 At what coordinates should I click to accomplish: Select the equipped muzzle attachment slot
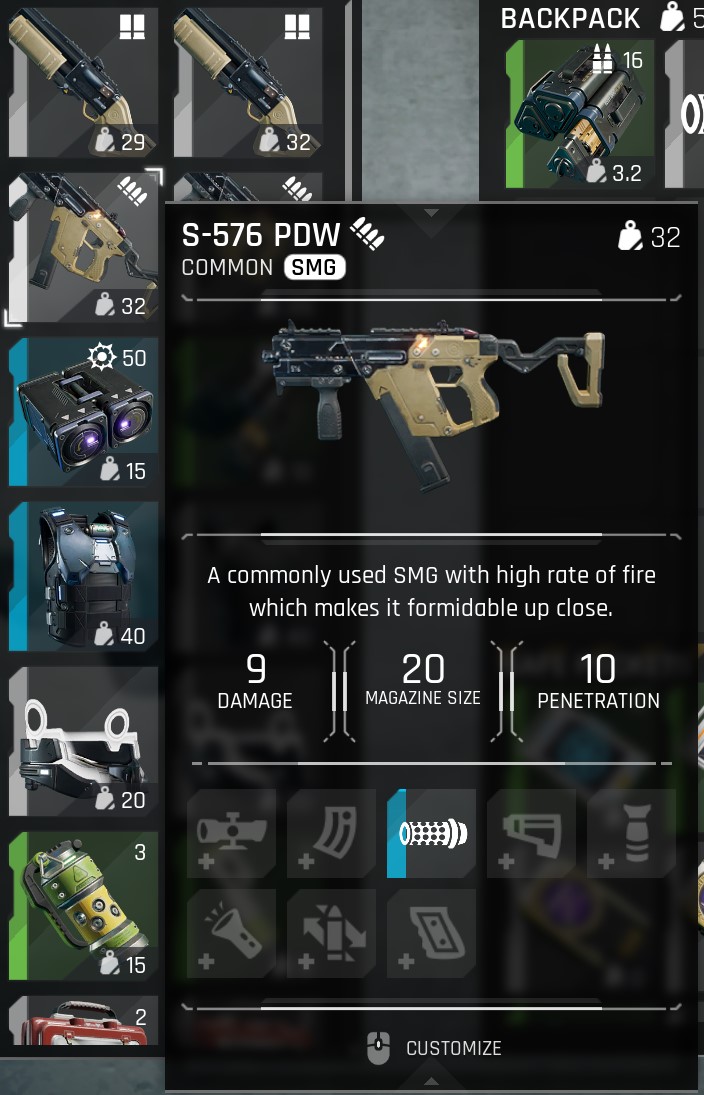tap(432, 833)
